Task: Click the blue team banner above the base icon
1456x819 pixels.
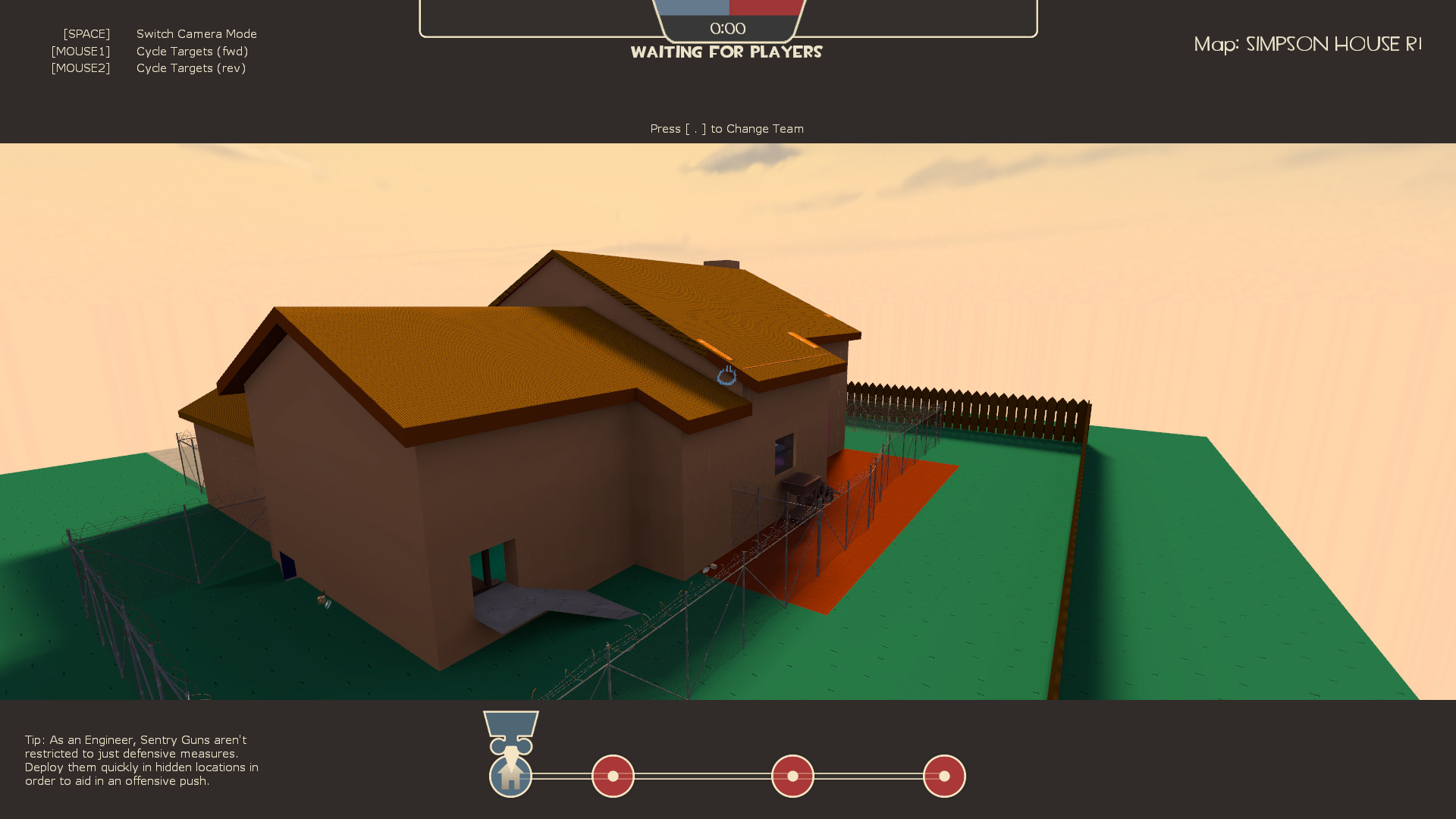Action: tap(511, 724)
